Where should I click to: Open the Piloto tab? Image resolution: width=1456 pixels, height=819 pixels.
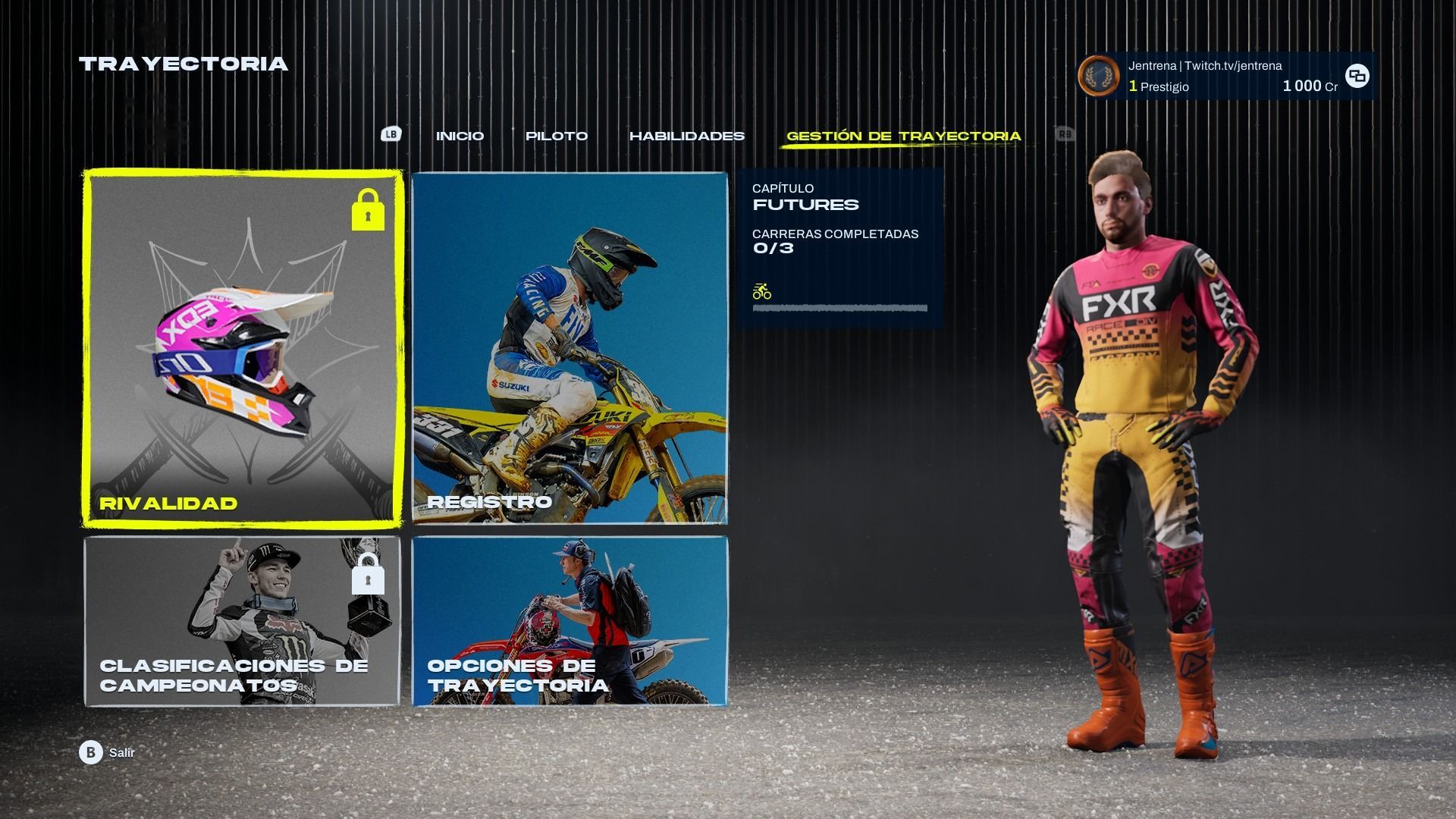click(x=557, y=136)
